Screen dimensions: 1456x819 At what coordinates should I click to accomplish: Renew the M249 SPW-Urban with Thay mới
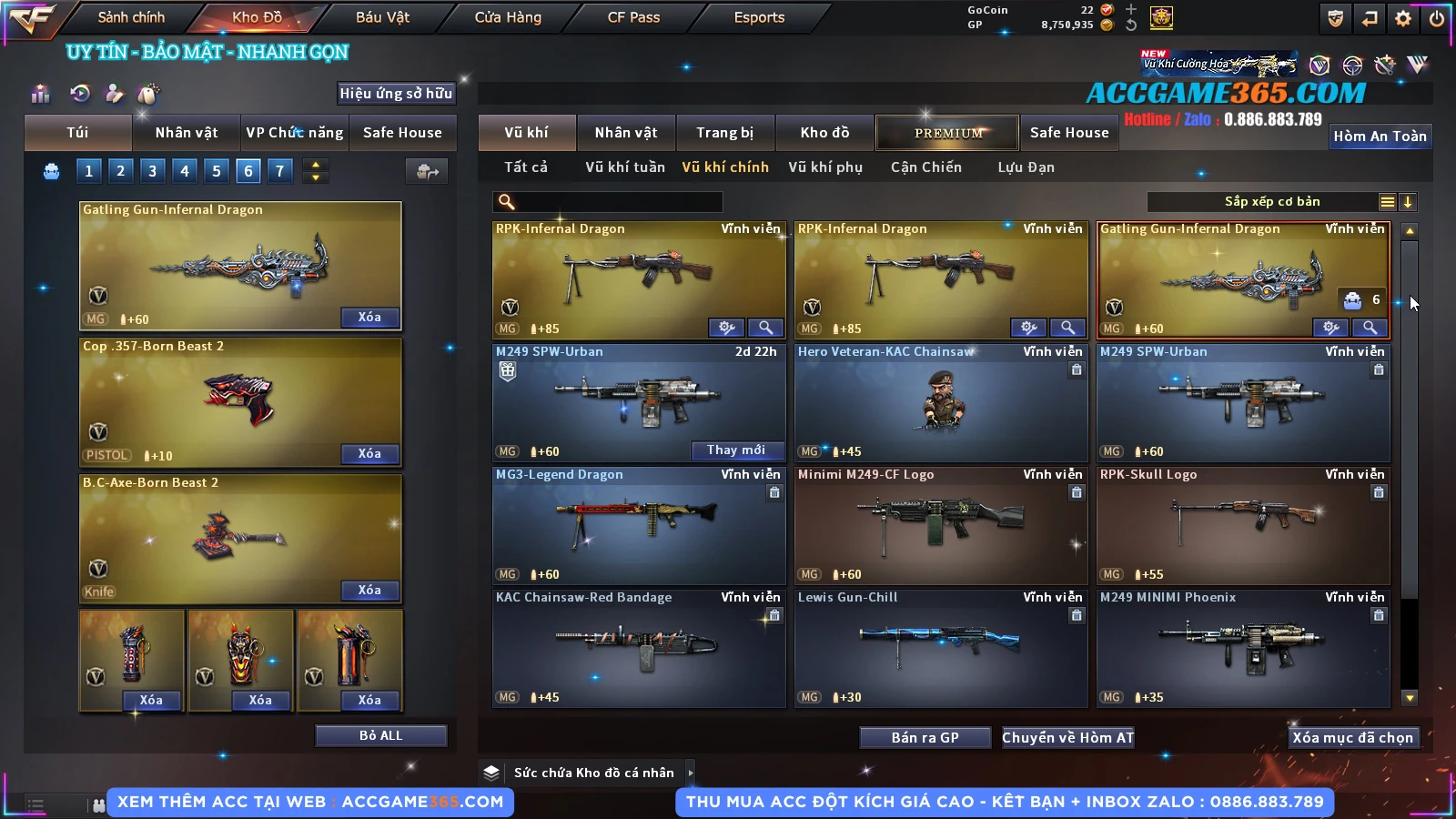point(735,450)
